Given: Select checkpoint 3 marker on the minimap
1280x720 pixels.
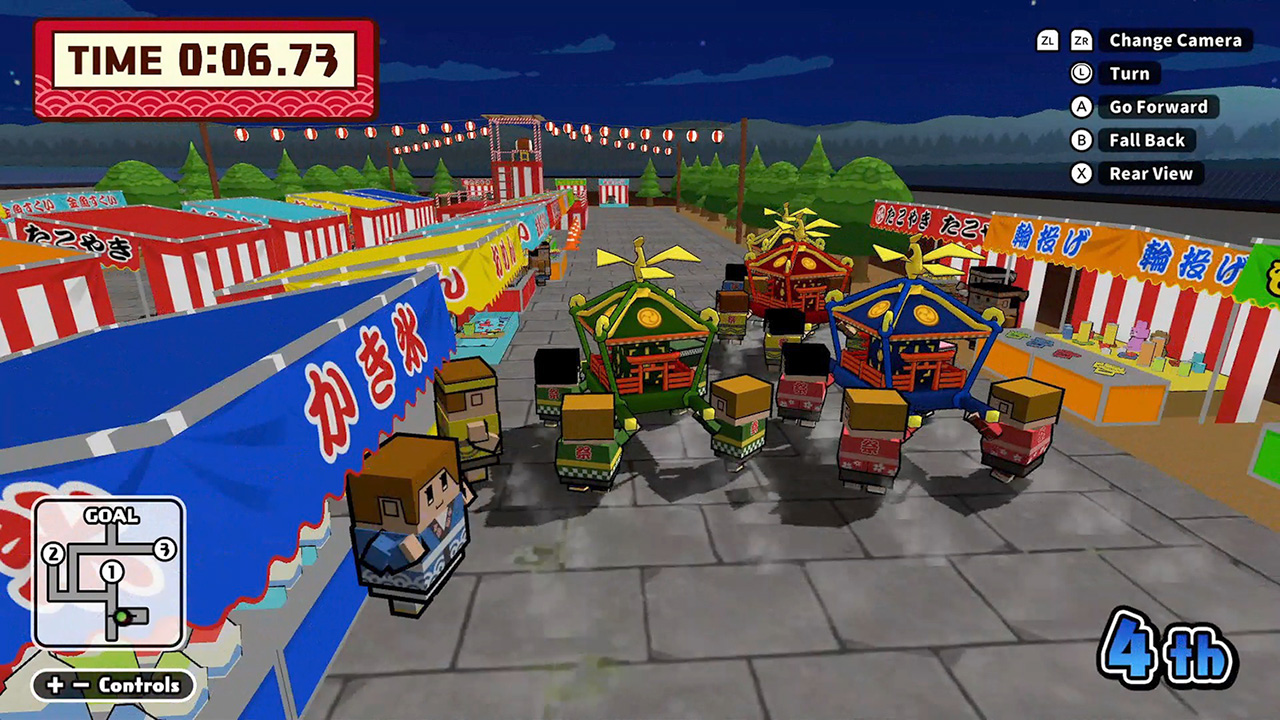Looking at the screenshot, I should (164, 550).
